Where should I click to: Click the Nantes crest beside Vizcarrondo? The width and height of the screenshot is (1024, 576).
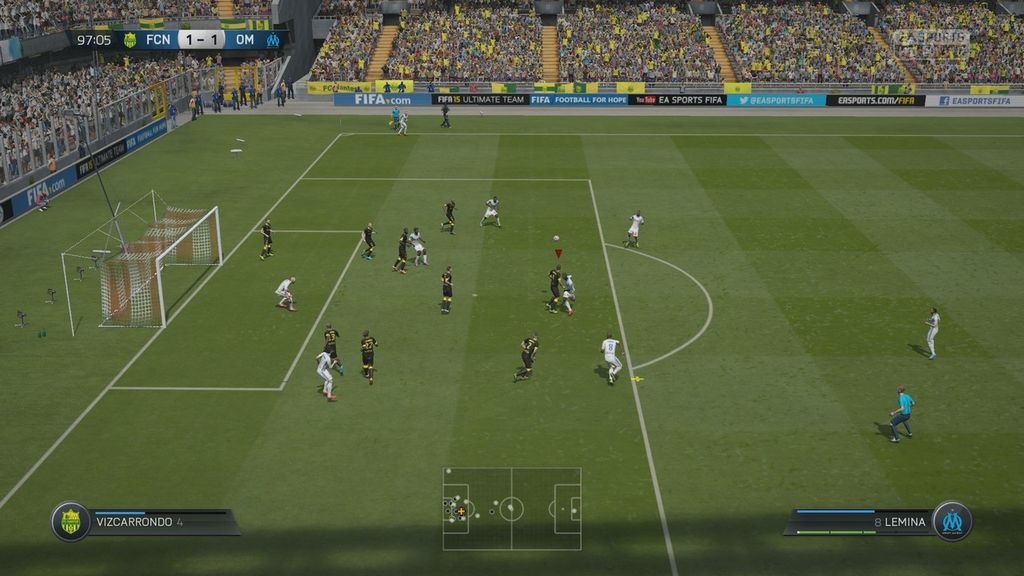click(x=71, y=522)
